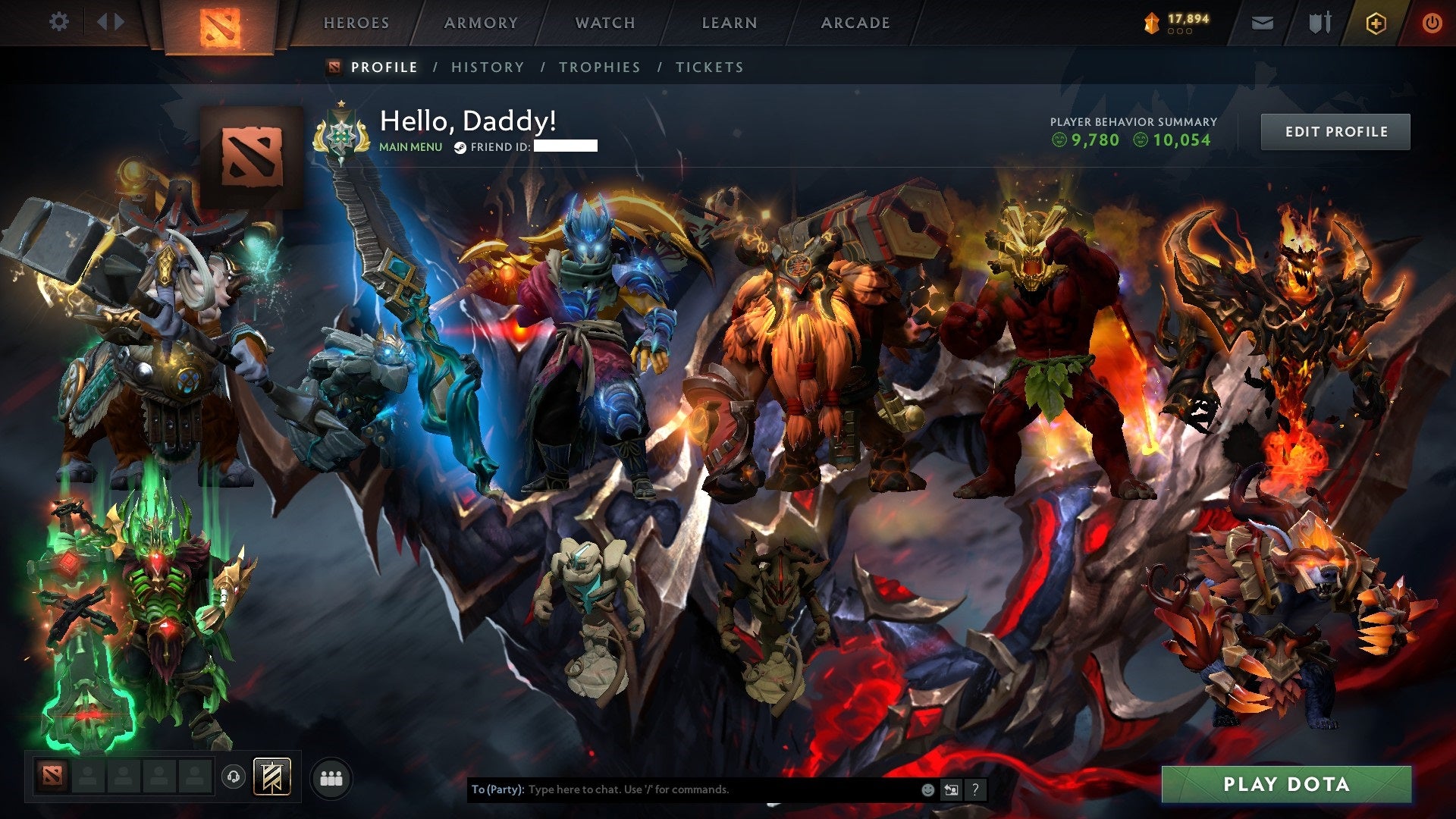The width and height of the screenshot is (1456, 819).
Task: Click the Dota Plus hexagon icon
Action: (1378, 22)
